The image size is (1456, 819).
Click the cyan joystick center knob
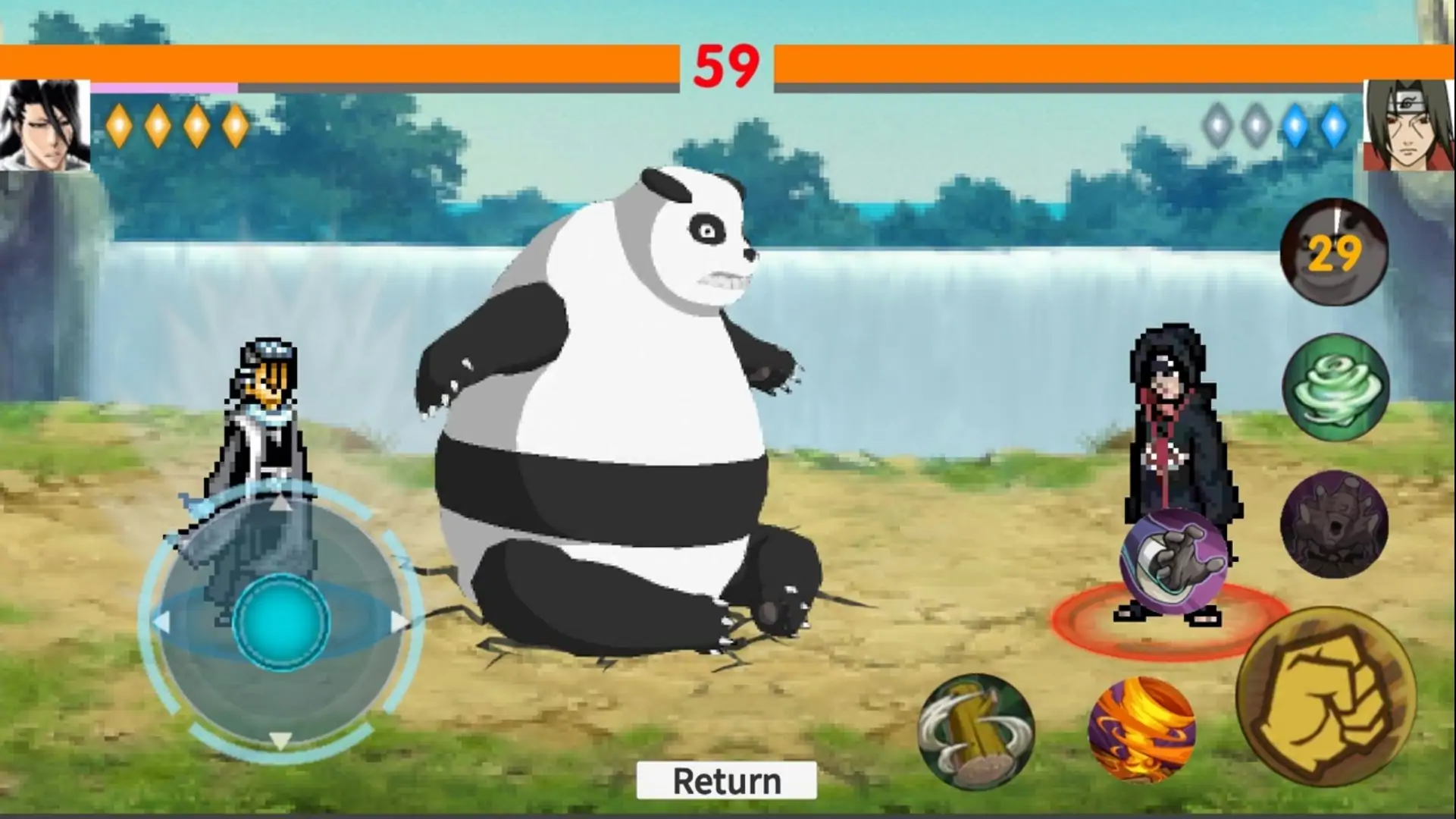pyautogui.click(x=281, y=622)
